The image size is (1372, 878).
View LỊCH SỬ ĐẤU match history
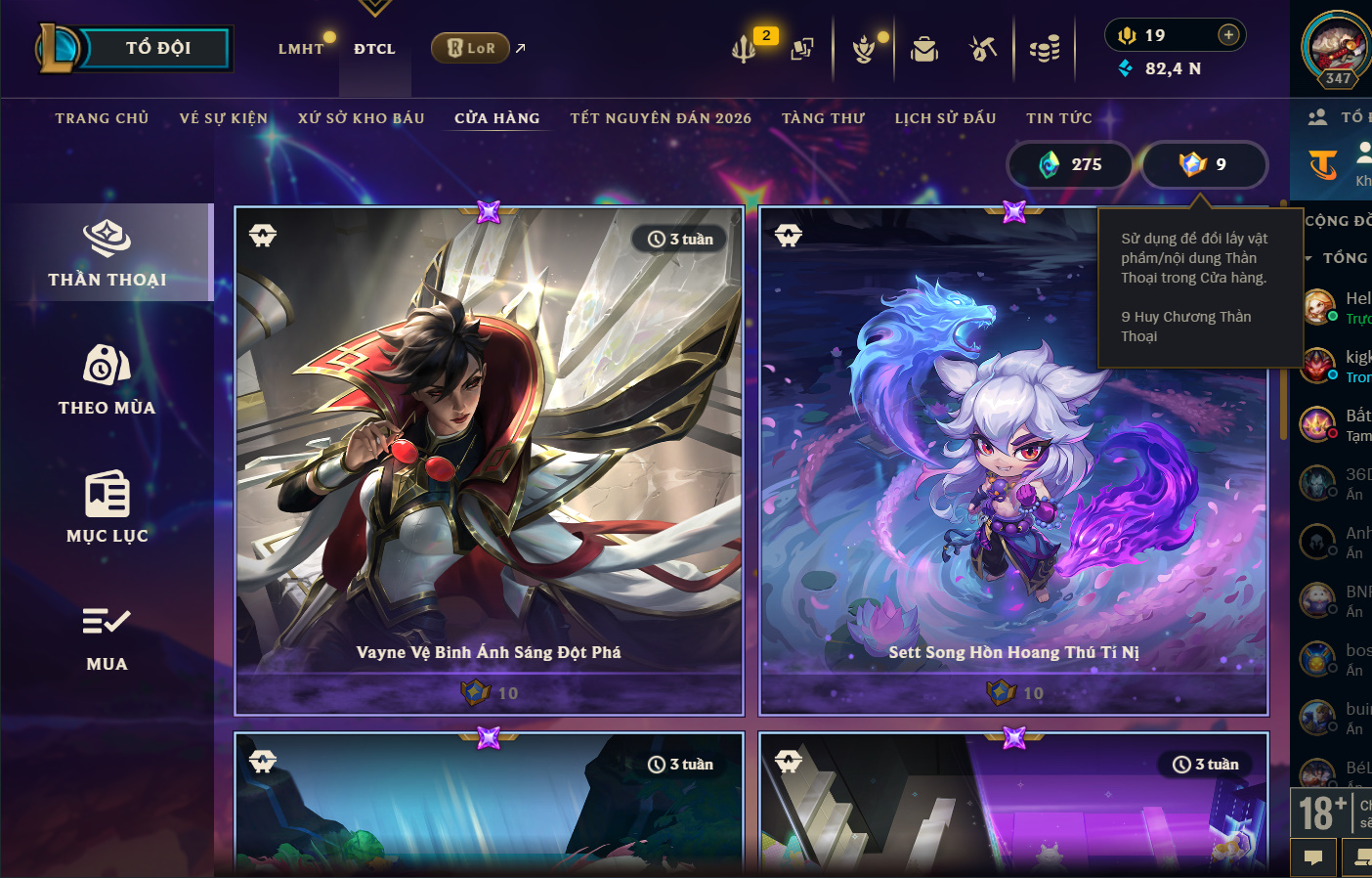pos(945,118)
